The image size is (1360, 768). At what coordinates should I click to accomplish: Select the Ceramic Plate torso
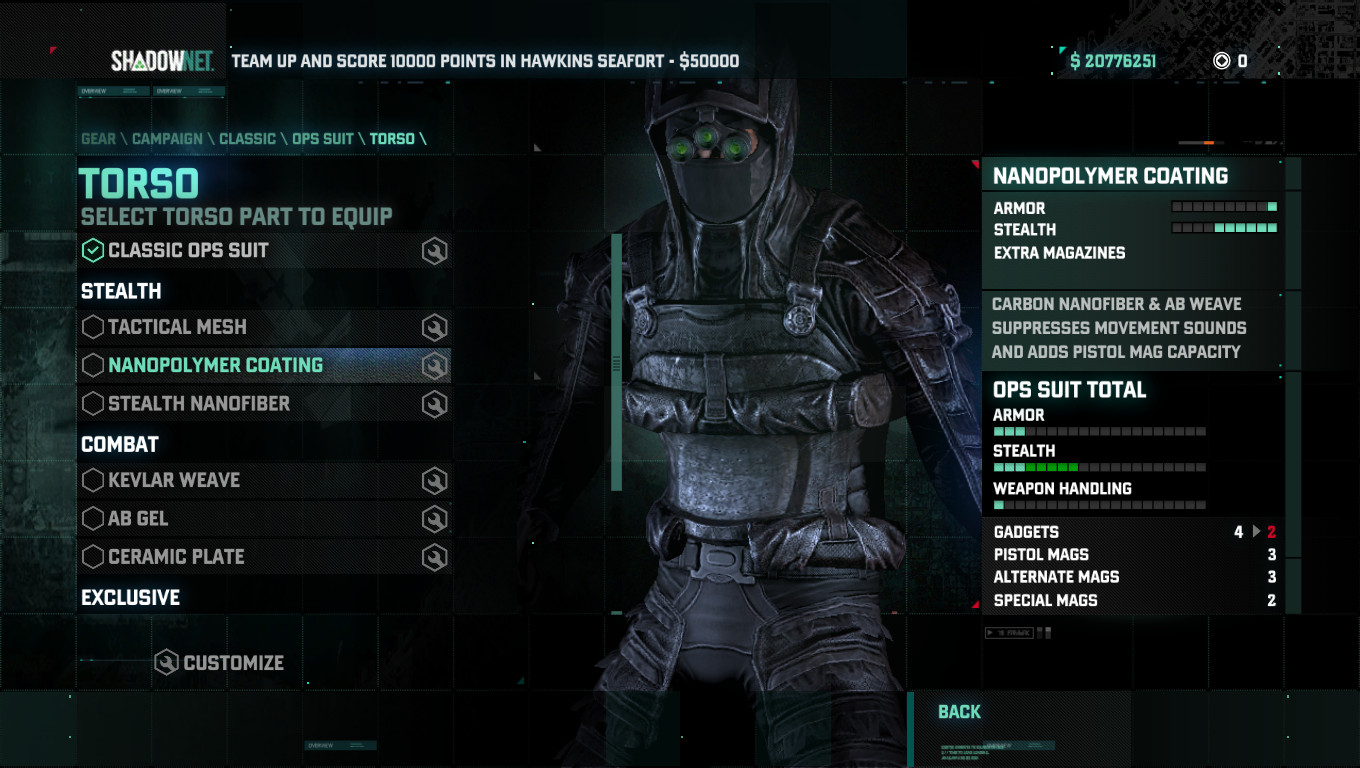click(176, 557)
